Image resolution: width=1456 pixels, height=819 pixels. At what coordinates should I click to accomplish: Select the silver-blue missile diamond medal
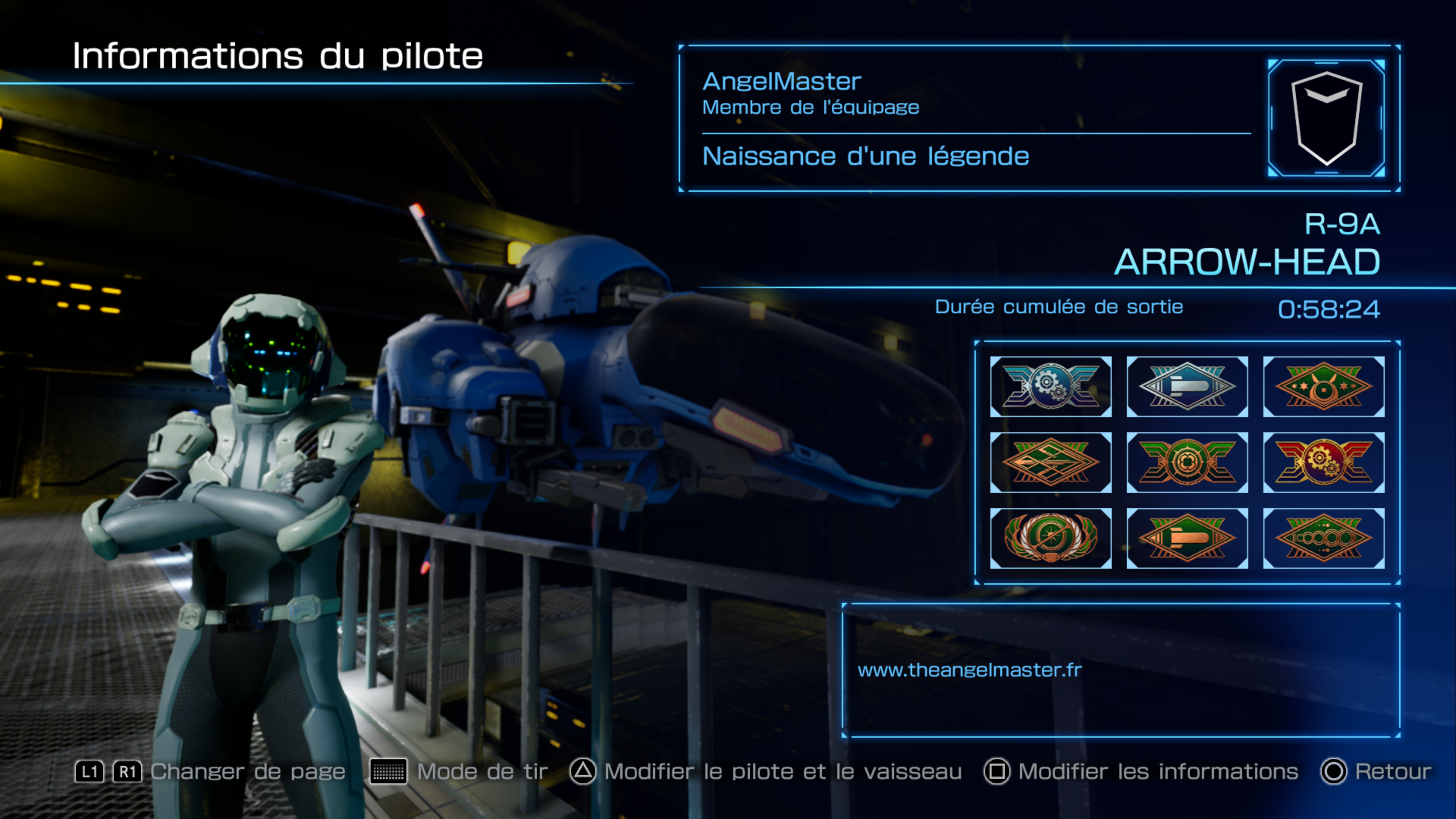point(1187,387)
